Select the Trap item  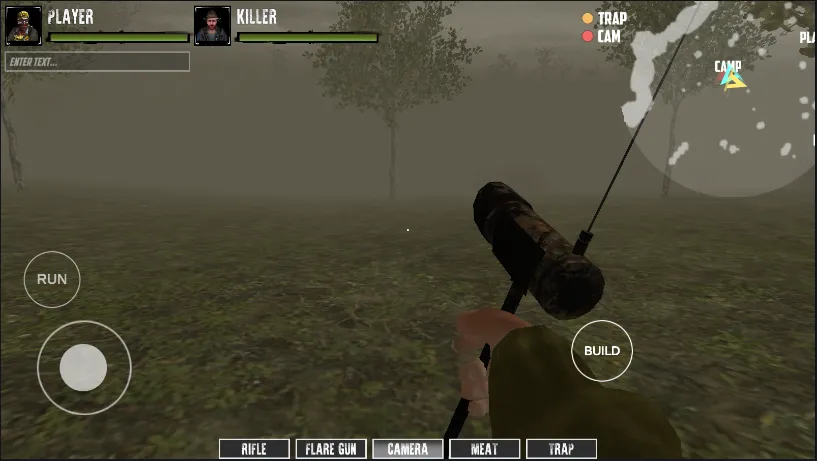[560, 450]
